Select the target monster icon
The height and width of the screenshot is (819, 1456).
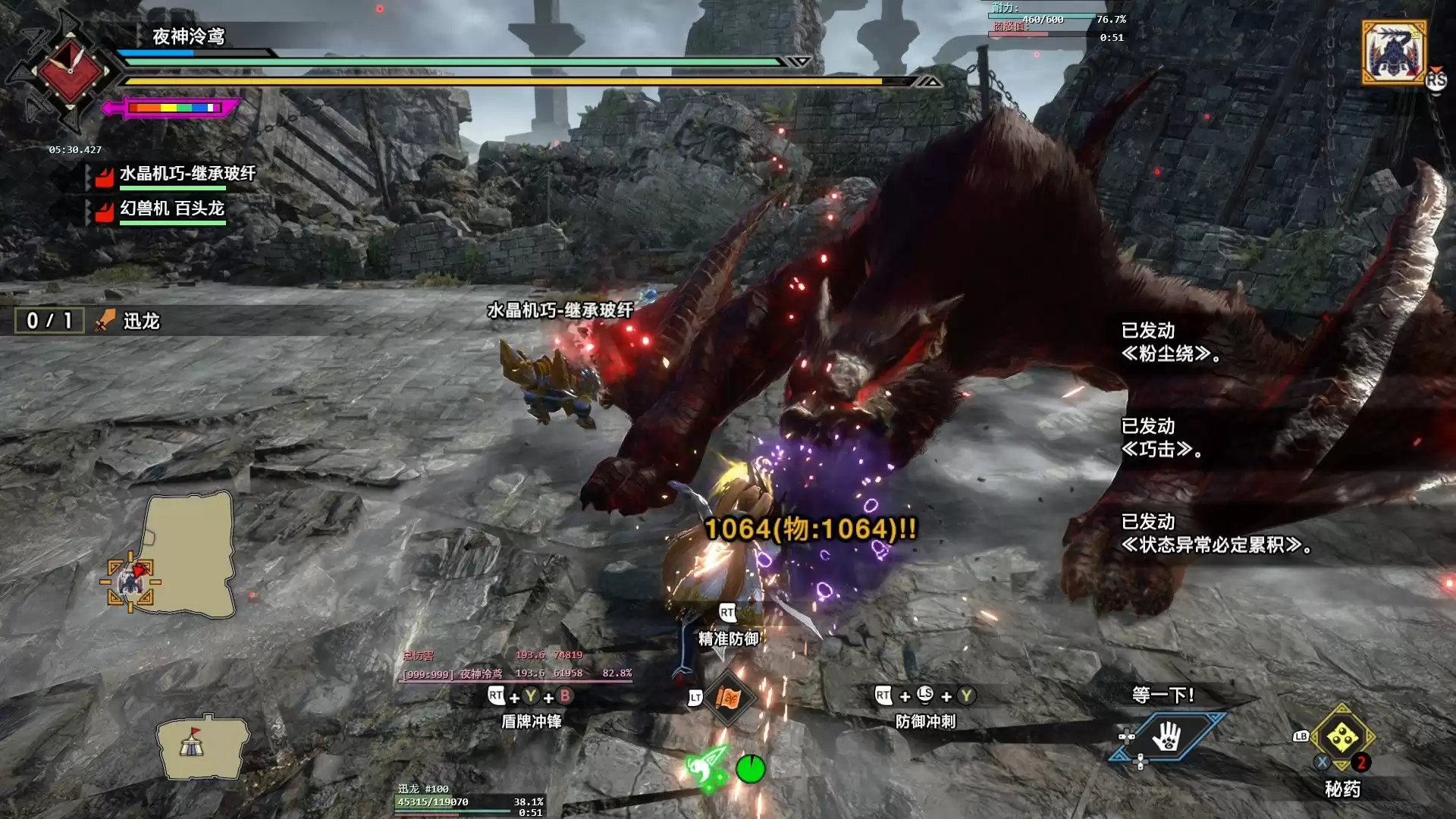[x=1394, y=52]
